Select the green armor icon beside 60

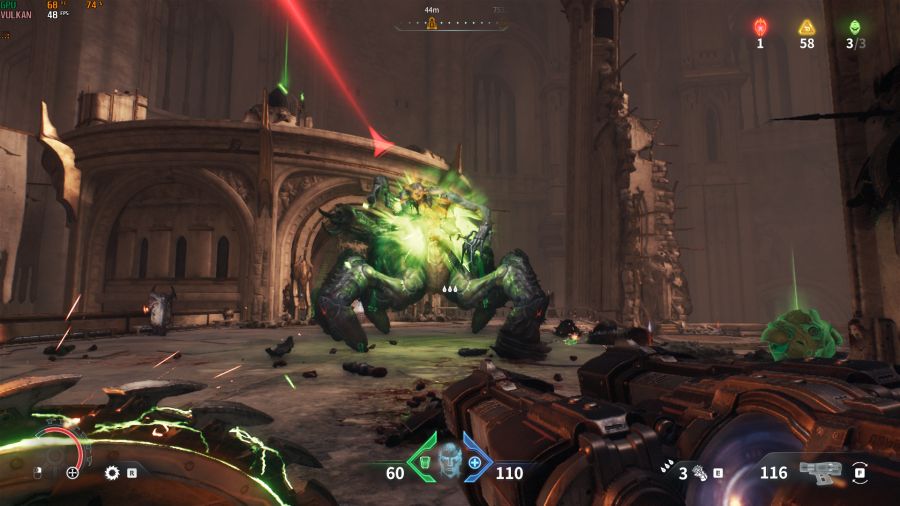tap(423, 464)
